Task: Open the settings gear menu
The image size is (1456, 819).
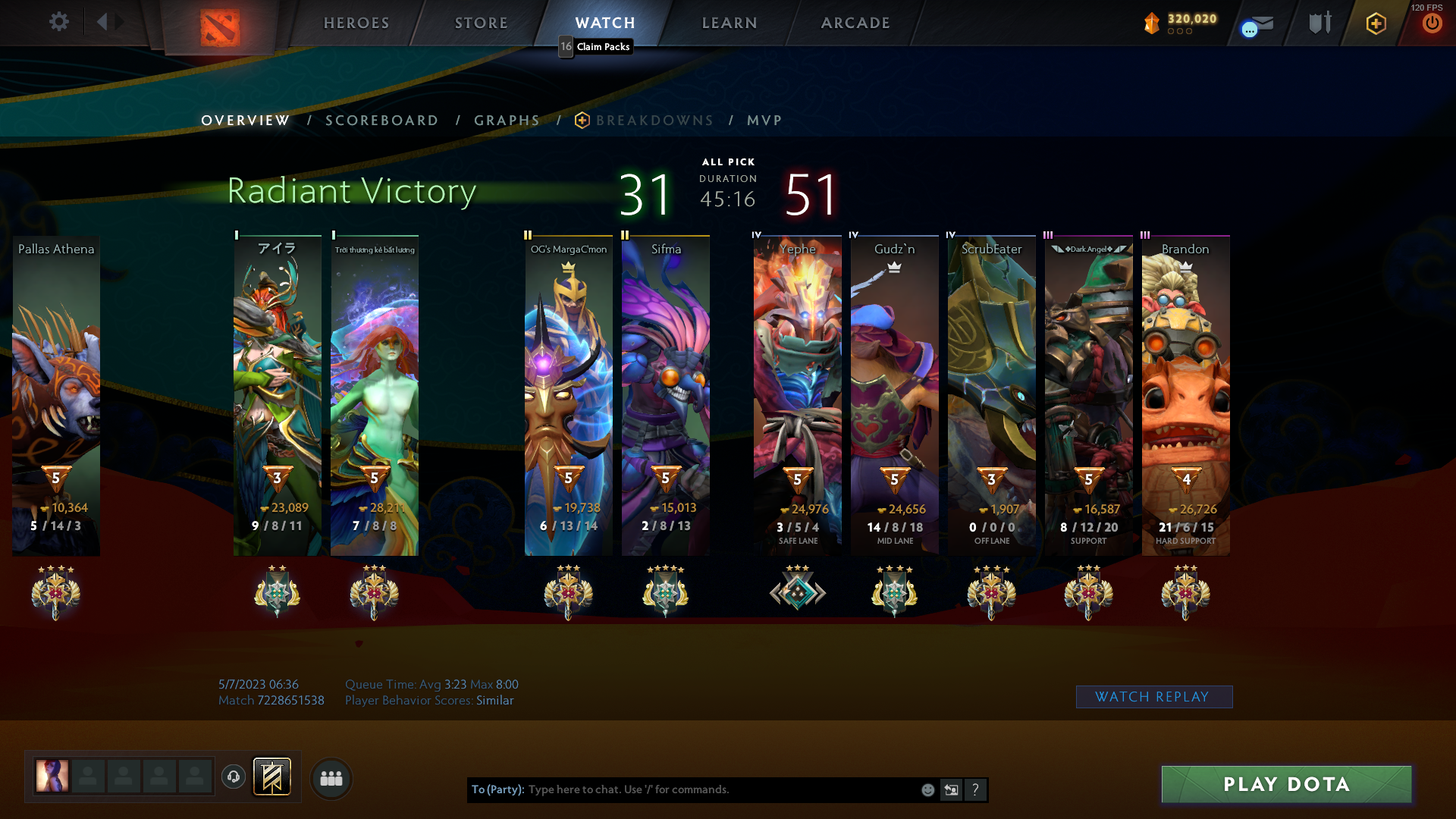Action: pyautogui.click(x=59, y=21)
